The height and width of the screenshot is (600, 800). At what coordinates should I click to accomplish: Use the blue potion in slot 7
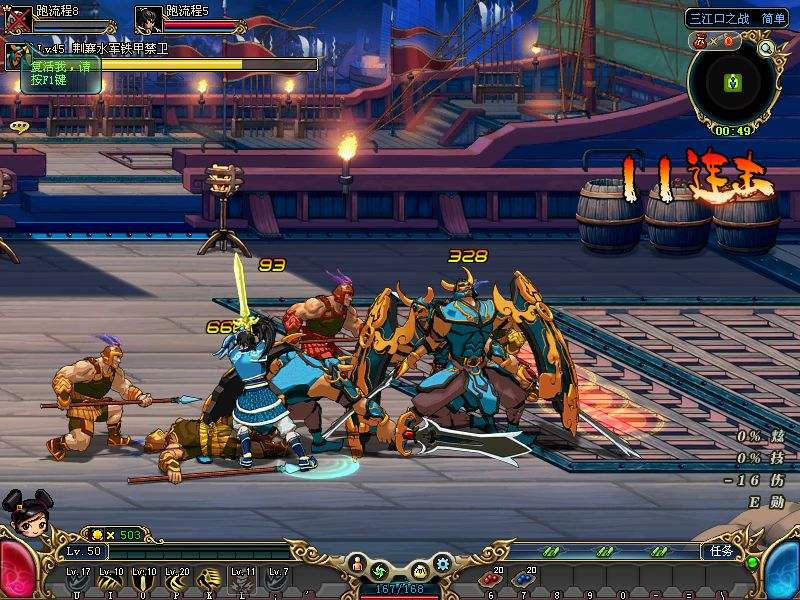[x=520, y=580]
